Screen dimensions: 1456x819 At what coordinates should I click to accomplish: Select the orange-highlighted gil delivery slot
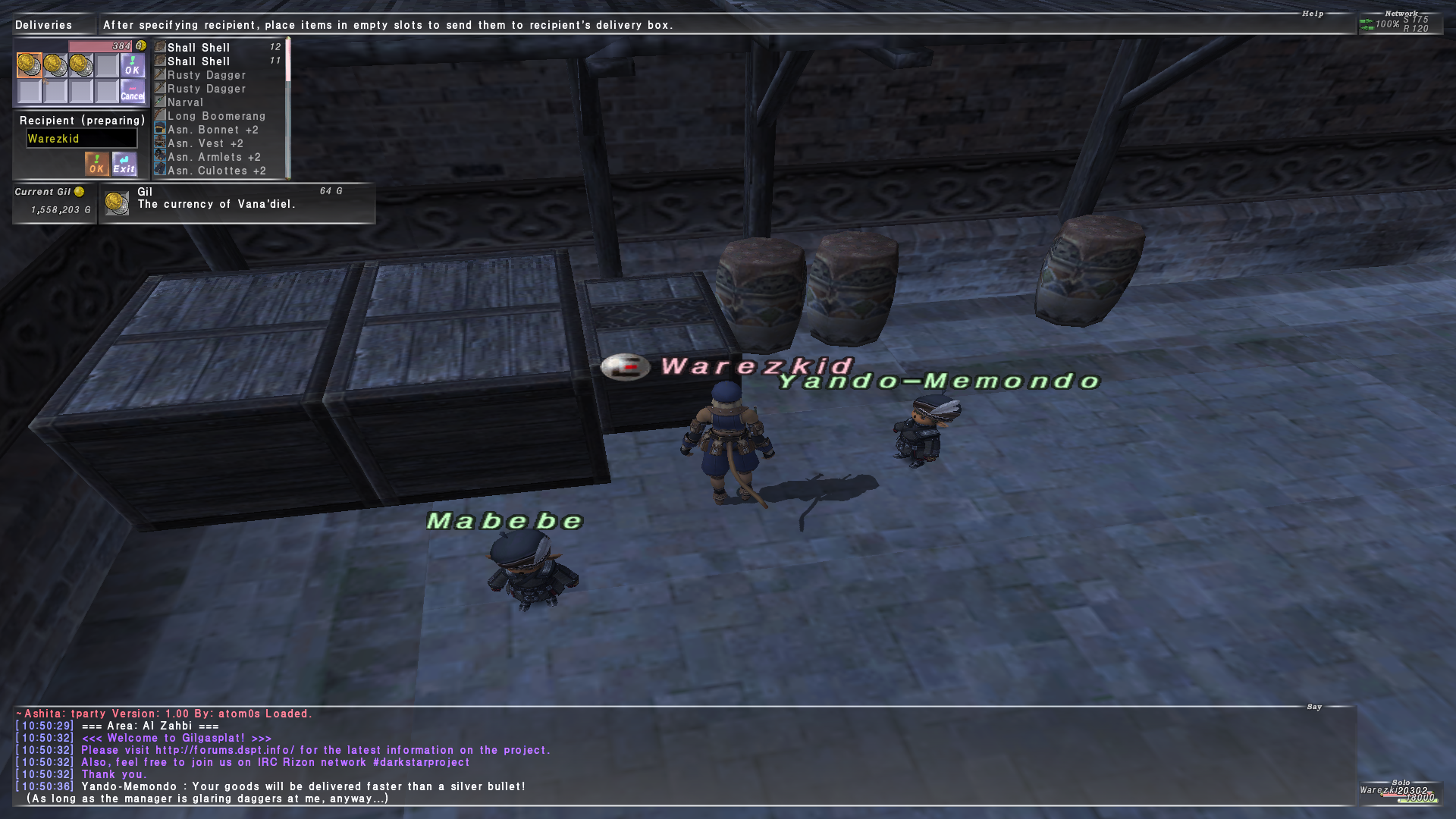[30, 65]
